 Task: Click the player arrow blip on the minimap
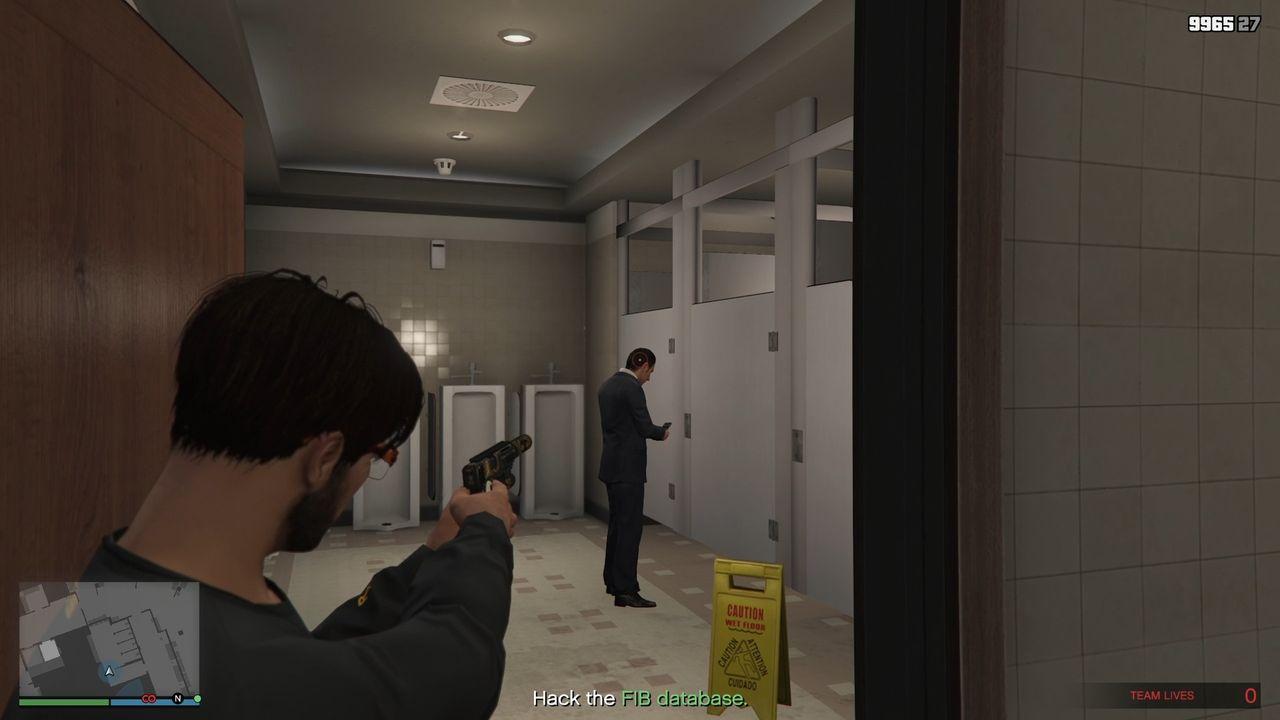pos(108,671)
